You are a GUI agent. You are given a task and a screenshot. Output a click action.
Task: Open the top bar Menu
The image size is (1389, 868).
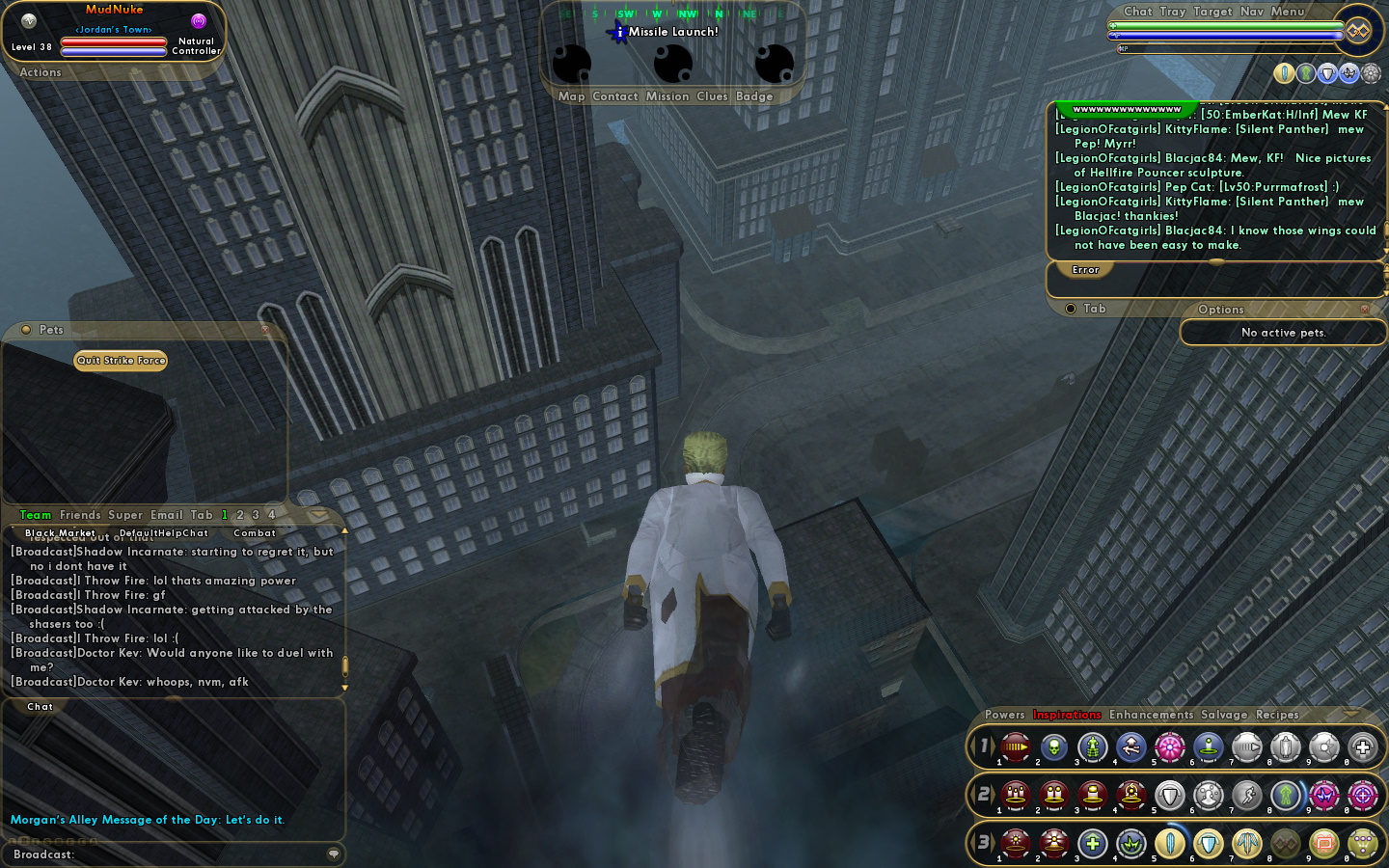(x=1288, y=12)
